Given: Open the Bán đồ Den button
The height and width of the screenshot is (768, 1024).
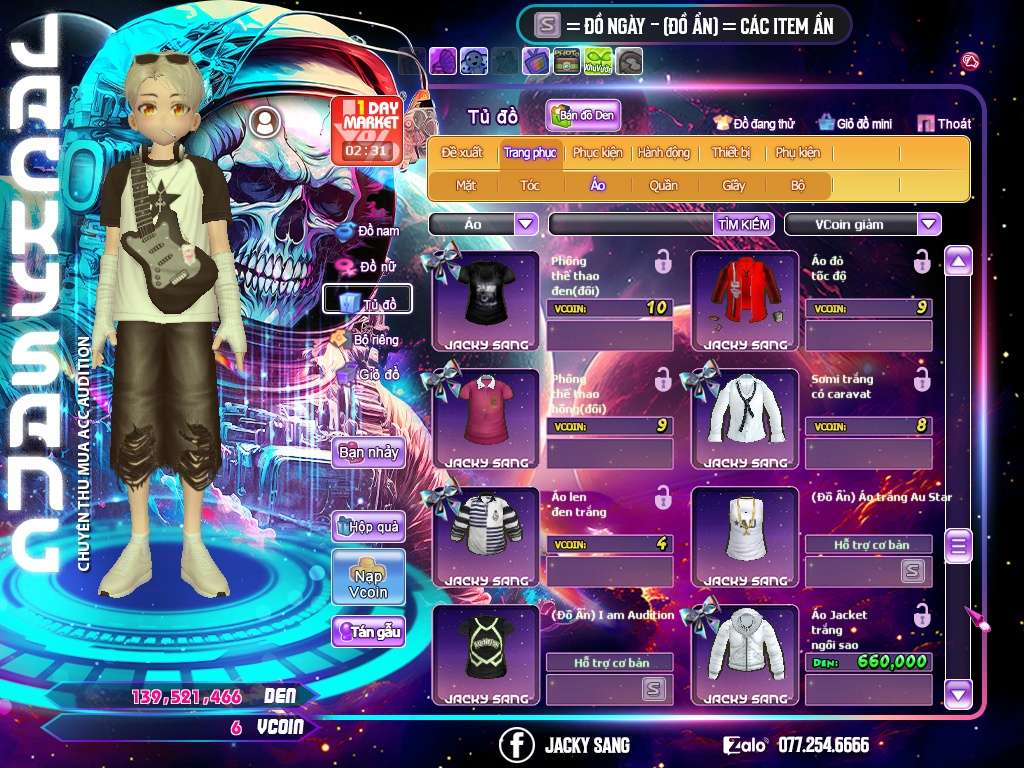Looking at the screenshot, I should point(584,116).
